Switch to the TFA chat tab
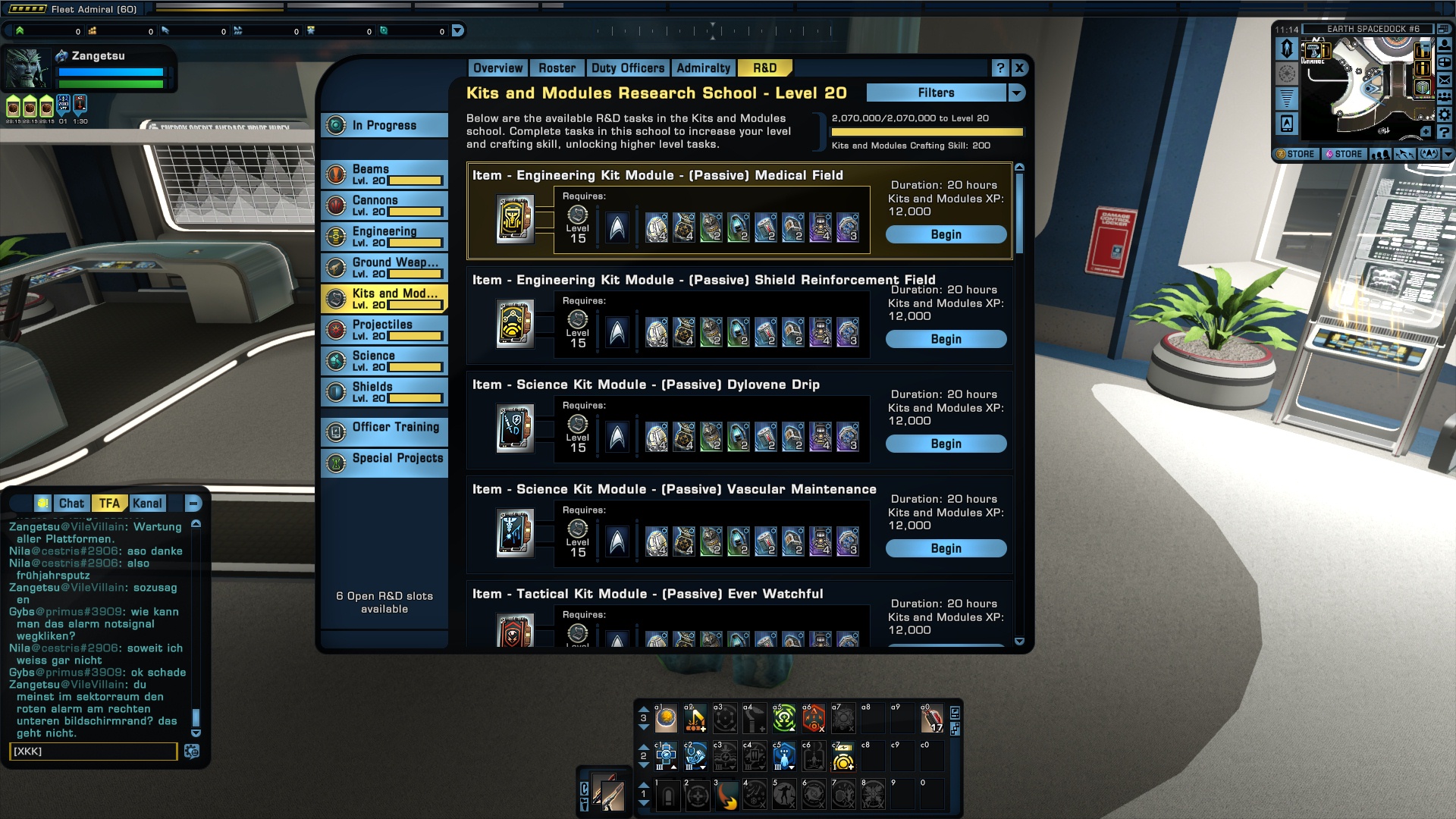Viewport: 1456px width, 819px height. point(109,504)
